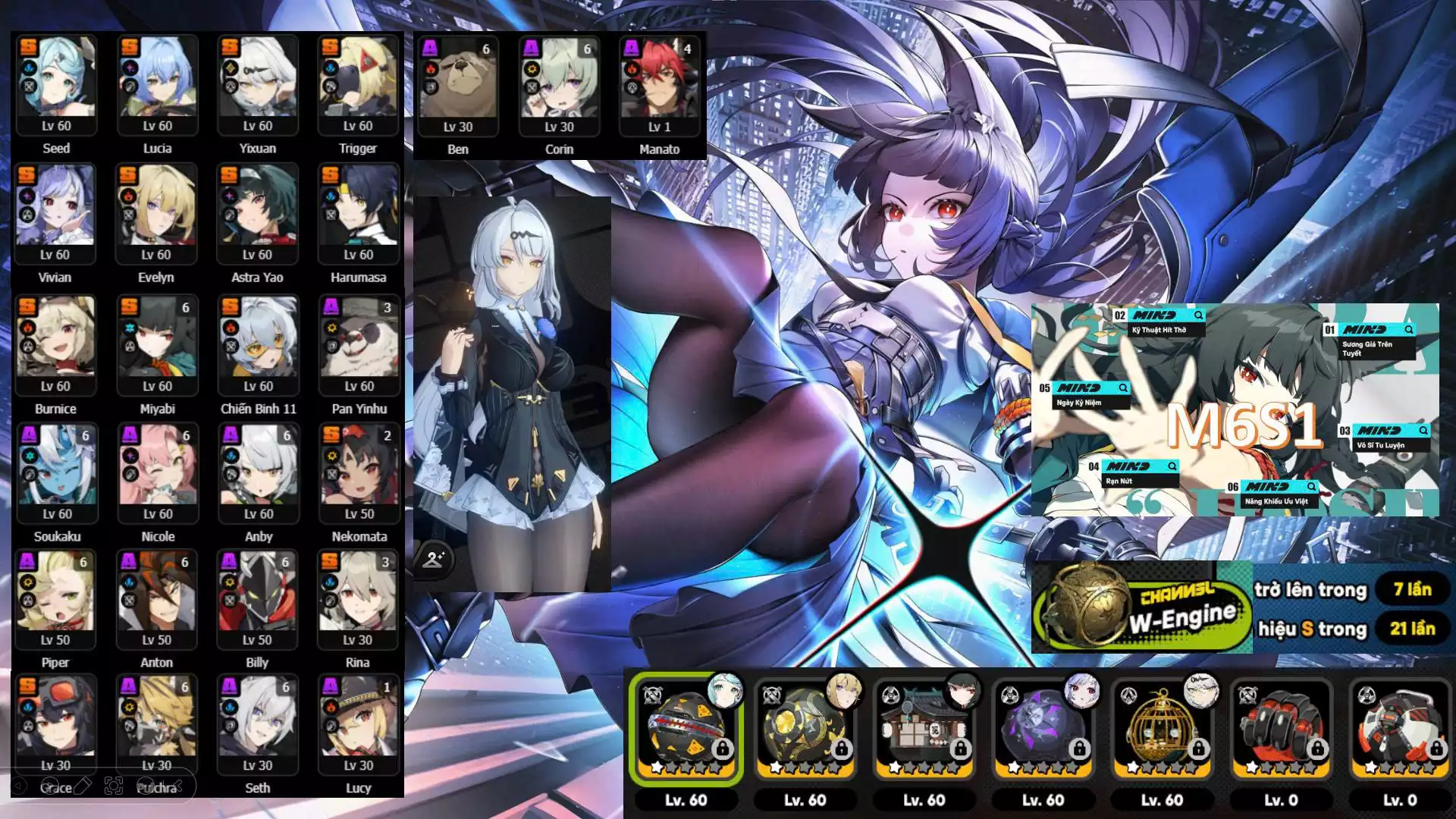
Task: Select the Trigger agent card
Action: click(358, 85)
